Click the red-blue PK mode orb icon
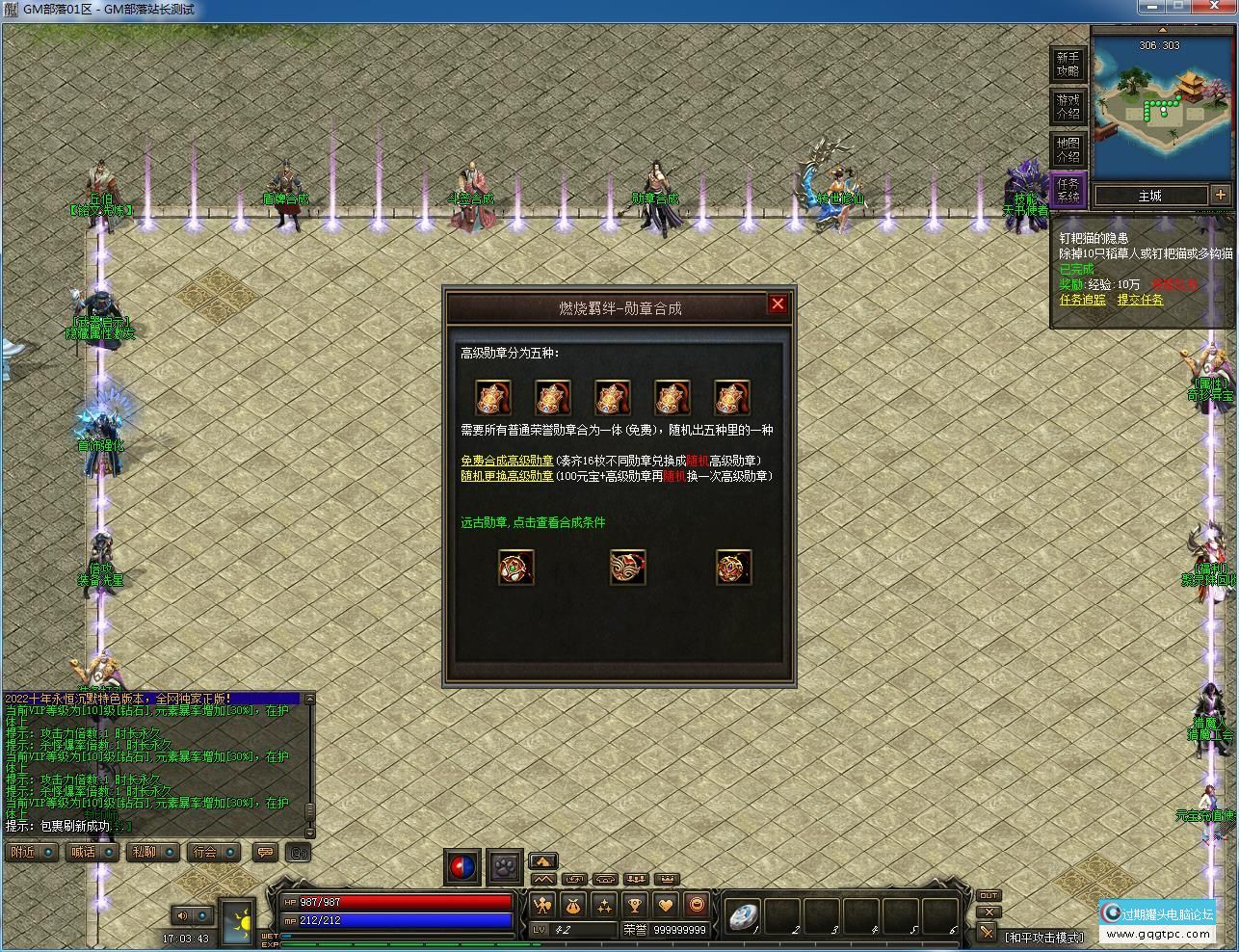The width and height of the screenshot is (1239, 952). coord(461,866)
